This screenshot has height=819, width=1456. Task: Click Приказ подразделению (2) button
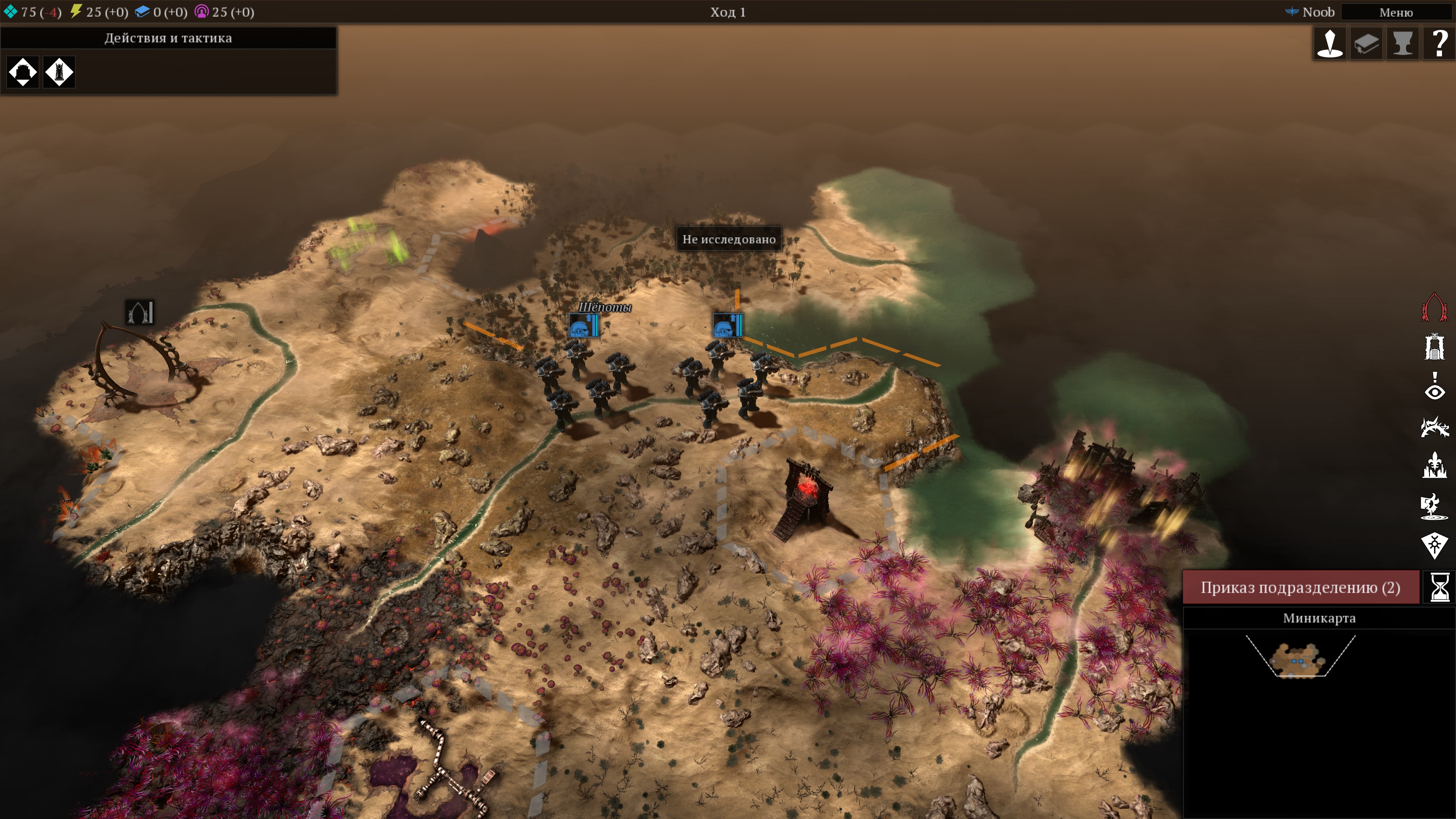(x=1300, y=587)
